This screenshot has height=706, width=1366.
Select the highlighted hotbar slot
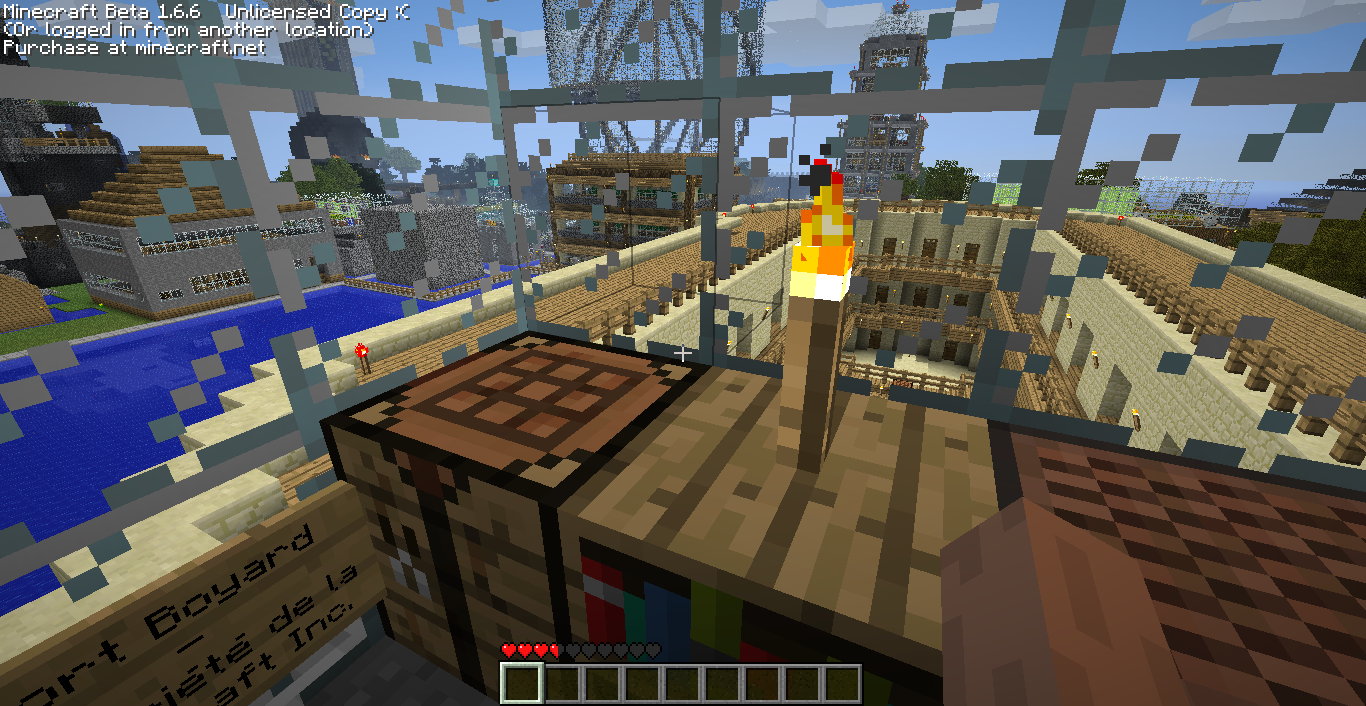(521, 684)
